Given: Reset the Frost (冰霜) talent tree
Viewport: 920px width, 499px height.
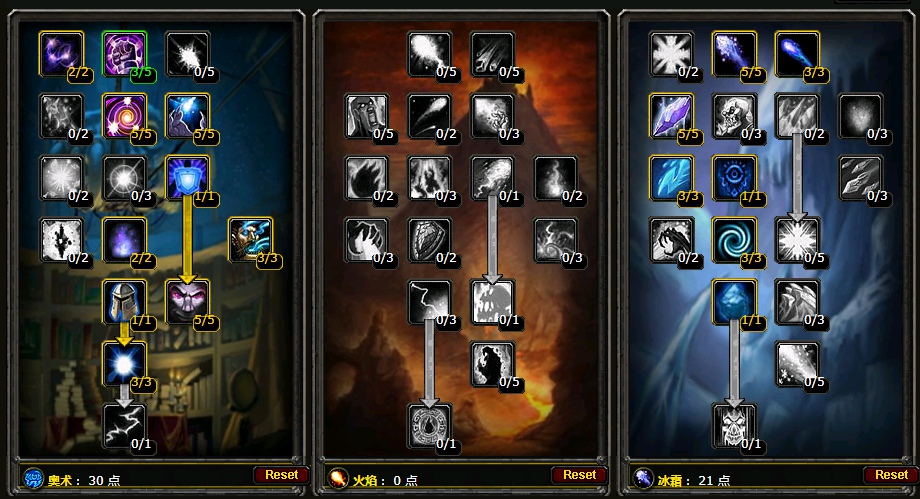Looking at the screenshot, I should coord(891,475).
